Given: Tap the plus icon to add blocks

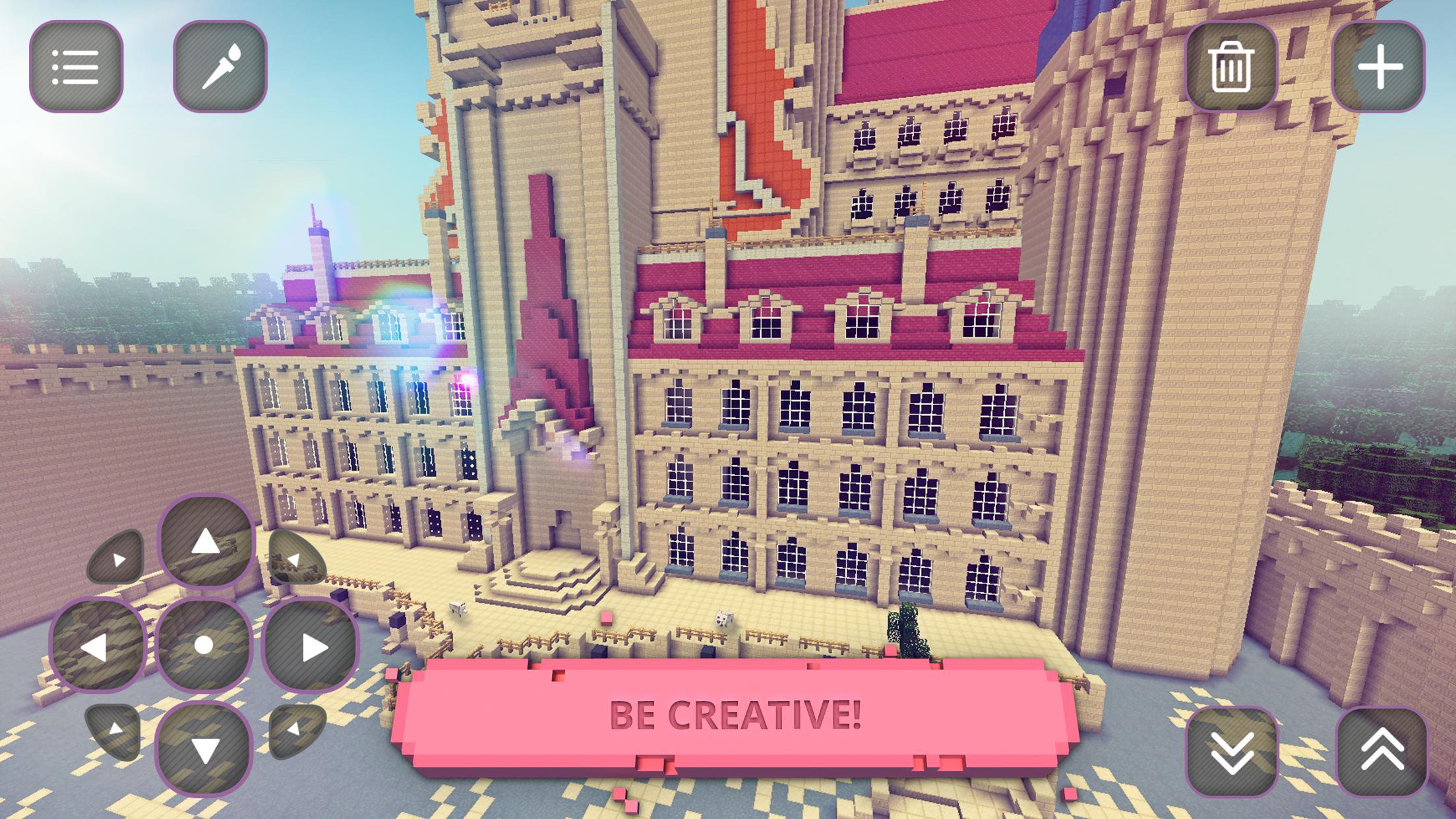Looking at the screenshot, I should point(1381,64).
